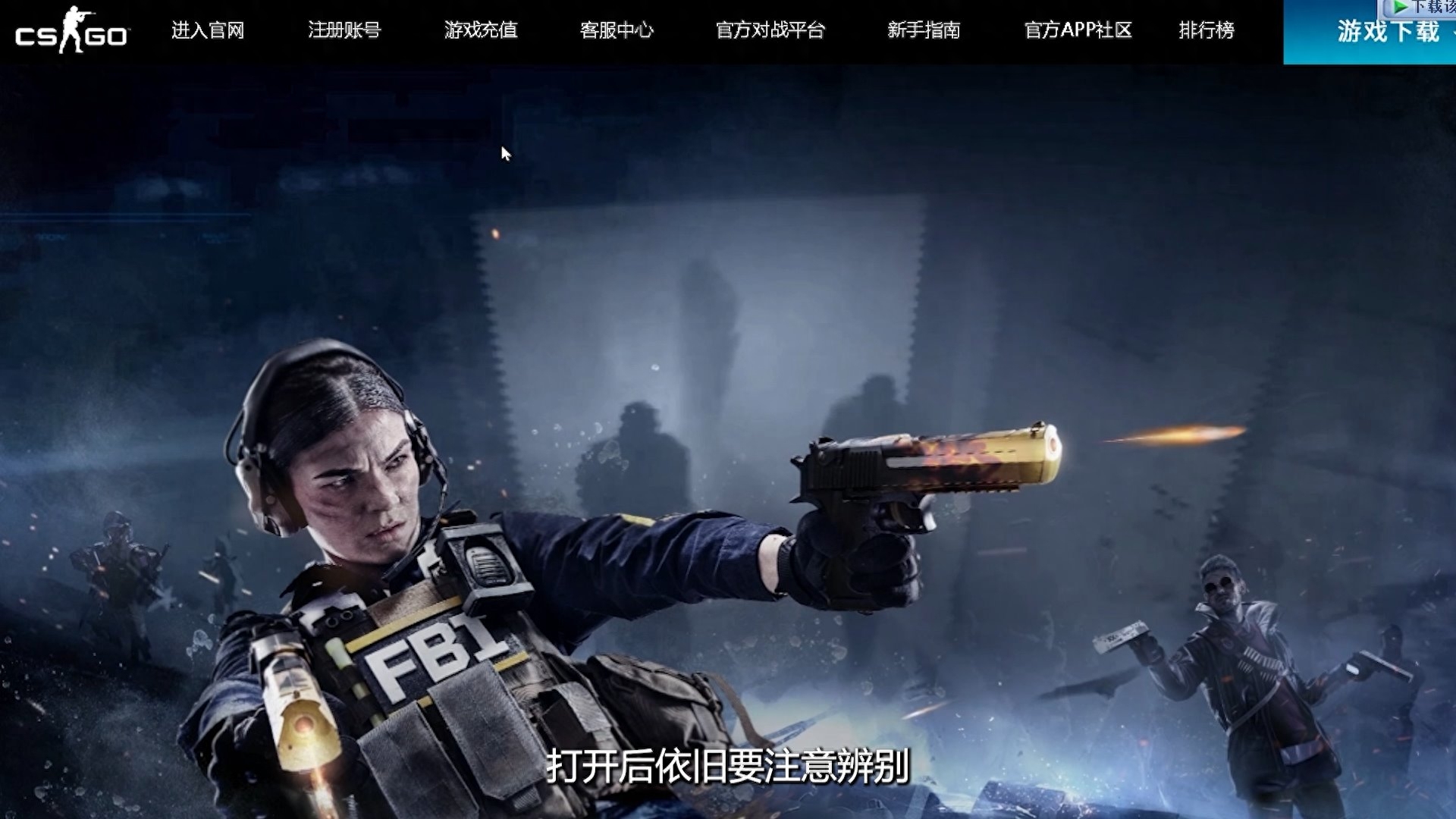Click the 下载该视频 notification banner

click(x=1426, y=8)
